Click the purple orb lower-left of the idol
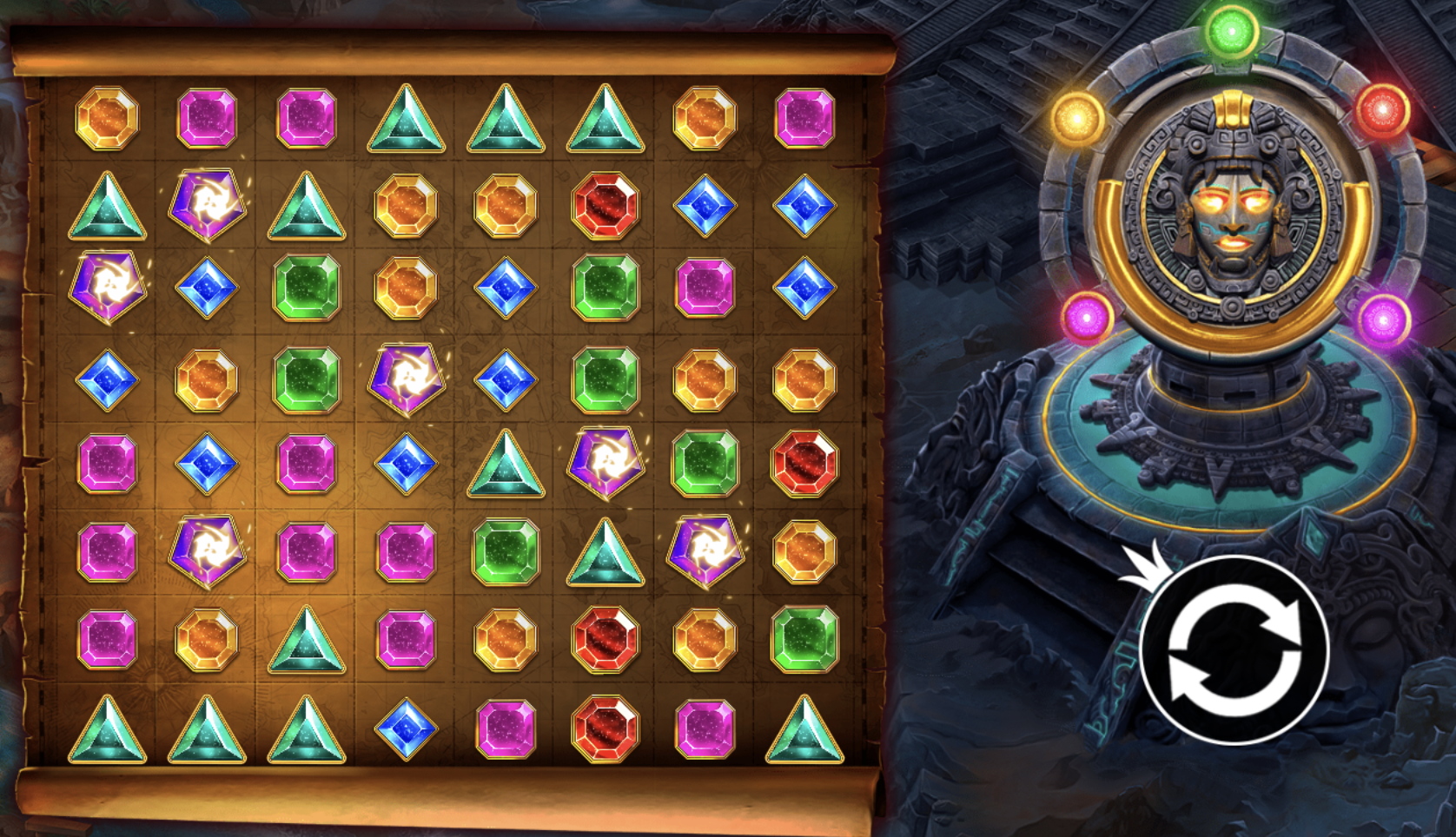This screenshot has width=1456, height=837. click(x=1086, y=320)
